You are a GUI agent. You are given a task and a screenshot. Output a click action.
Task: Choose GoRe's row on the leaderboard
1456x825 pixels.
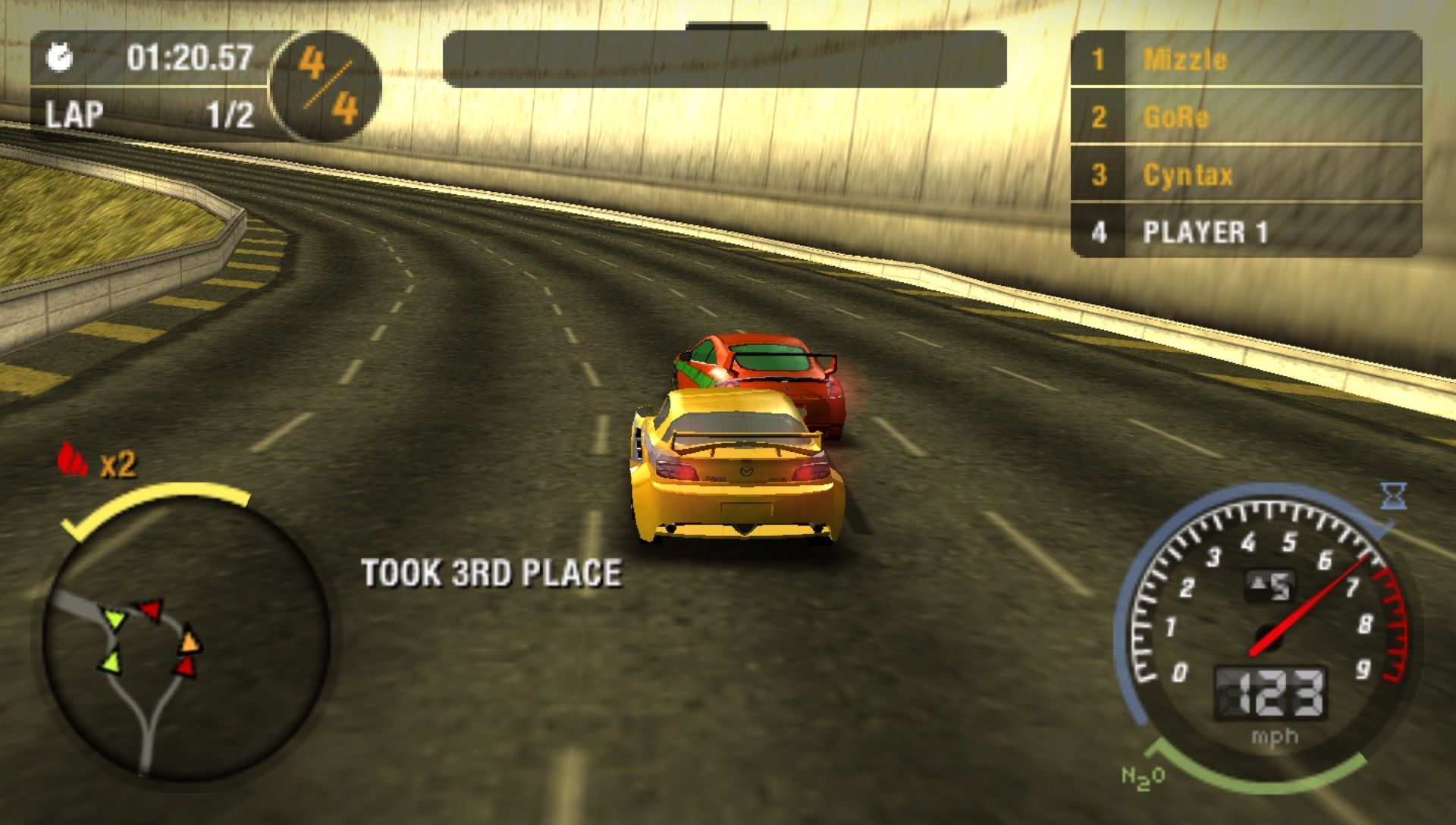[1245, 117]
